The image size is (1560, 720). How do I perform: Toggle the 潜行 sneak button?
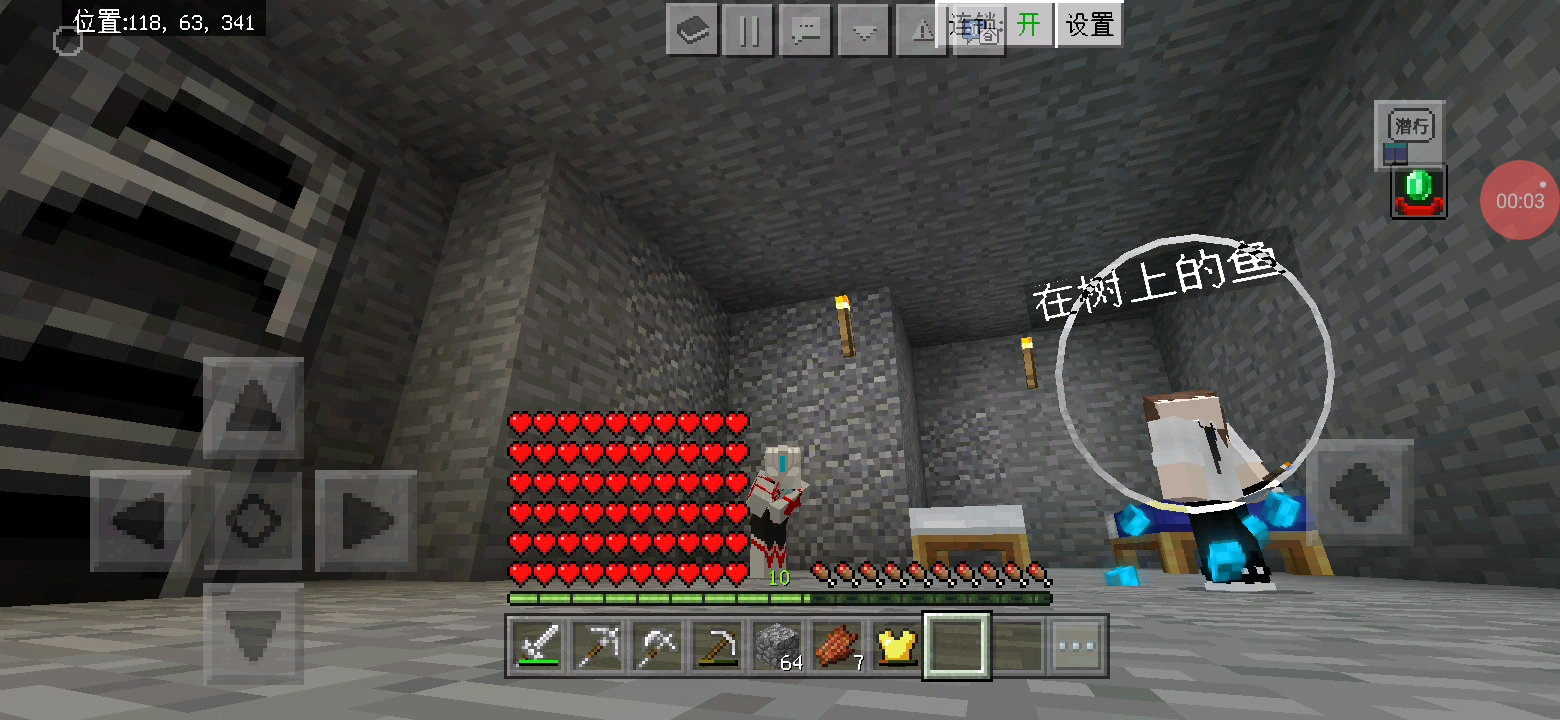(1410, 127)
